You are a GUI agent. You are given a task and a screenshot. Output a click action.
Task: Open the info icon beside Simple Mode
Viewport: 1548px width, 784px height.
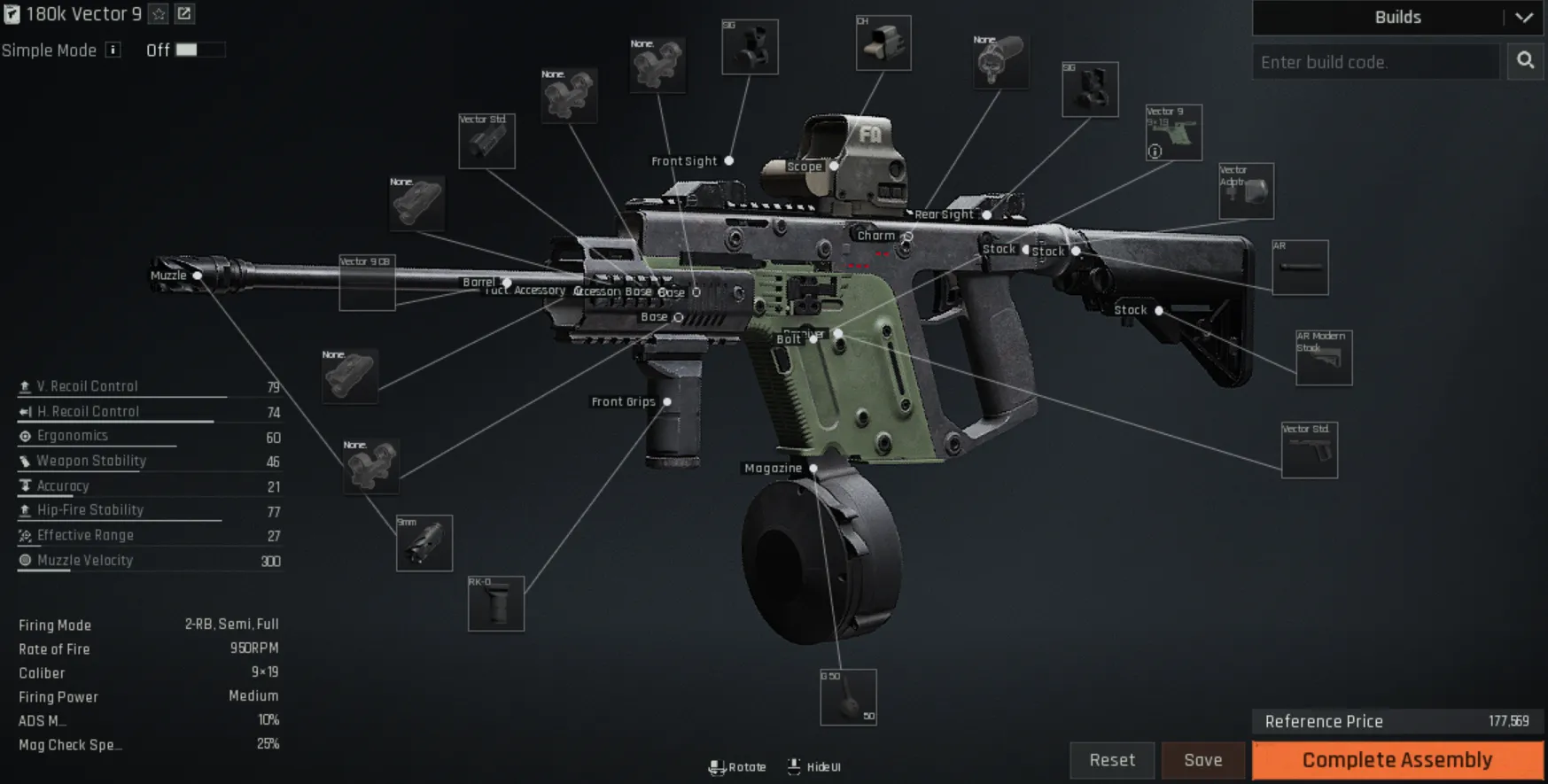pos(112,50)
